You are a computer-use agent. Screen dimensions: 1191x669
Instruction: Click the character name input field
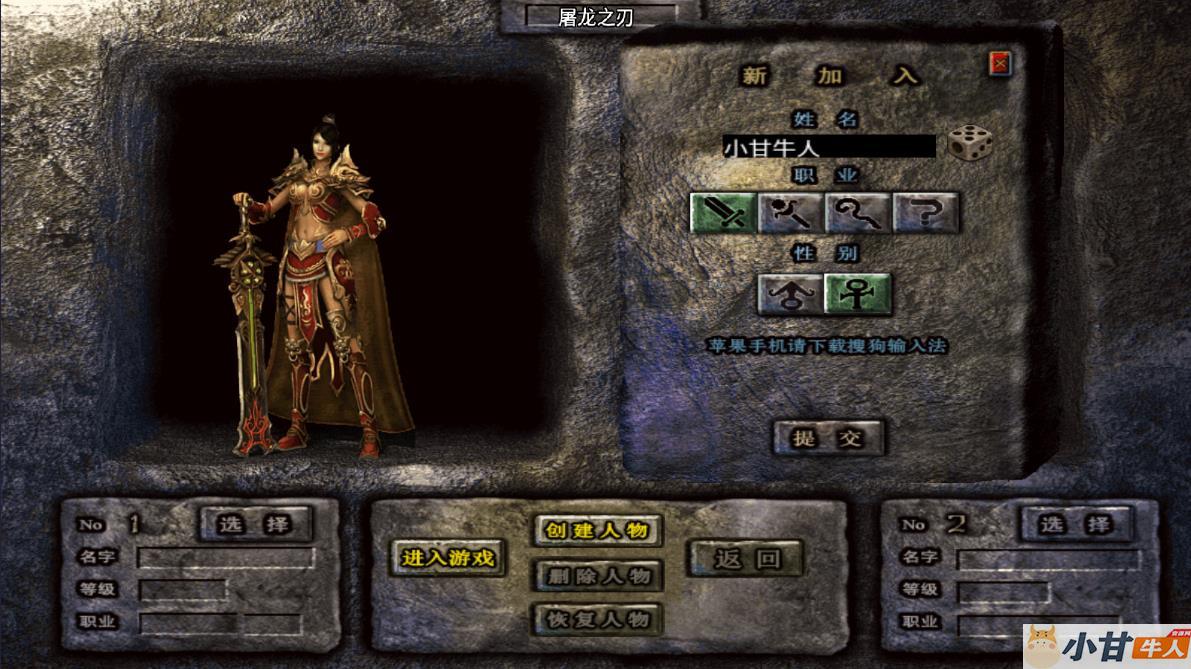coord(829,147)
